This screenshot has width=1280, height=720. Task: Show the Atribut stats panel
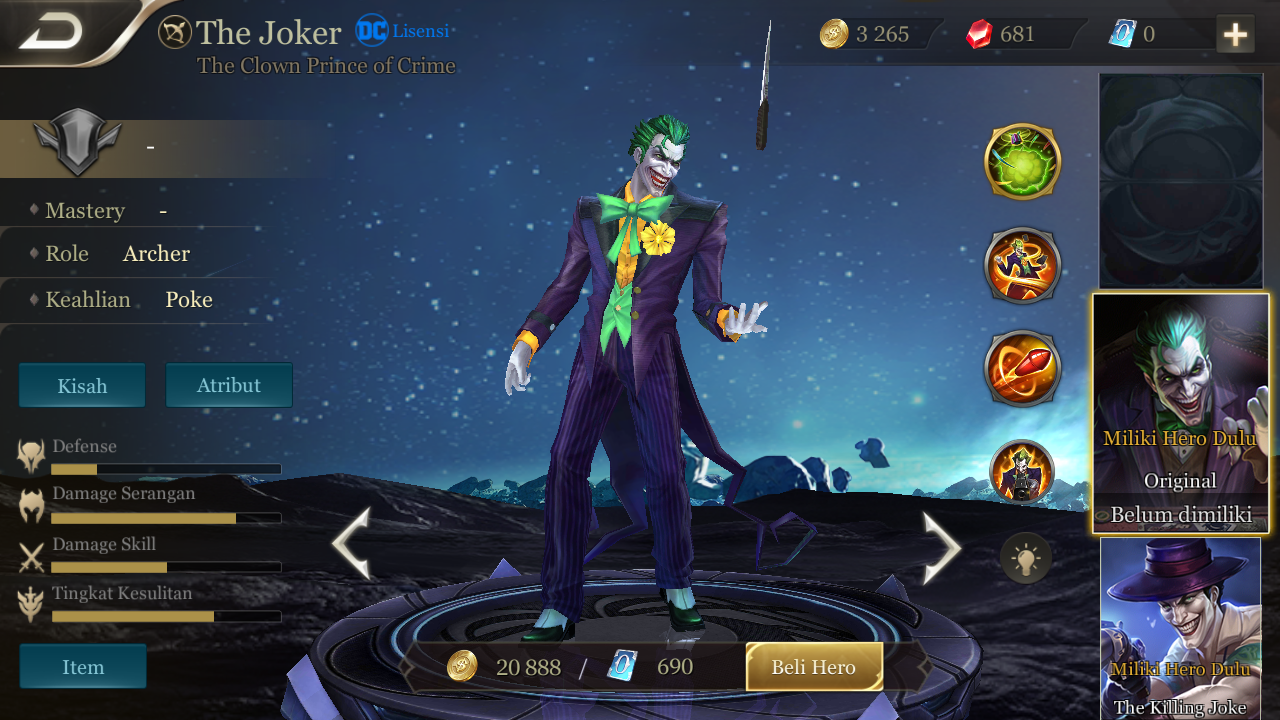(229, 386)
